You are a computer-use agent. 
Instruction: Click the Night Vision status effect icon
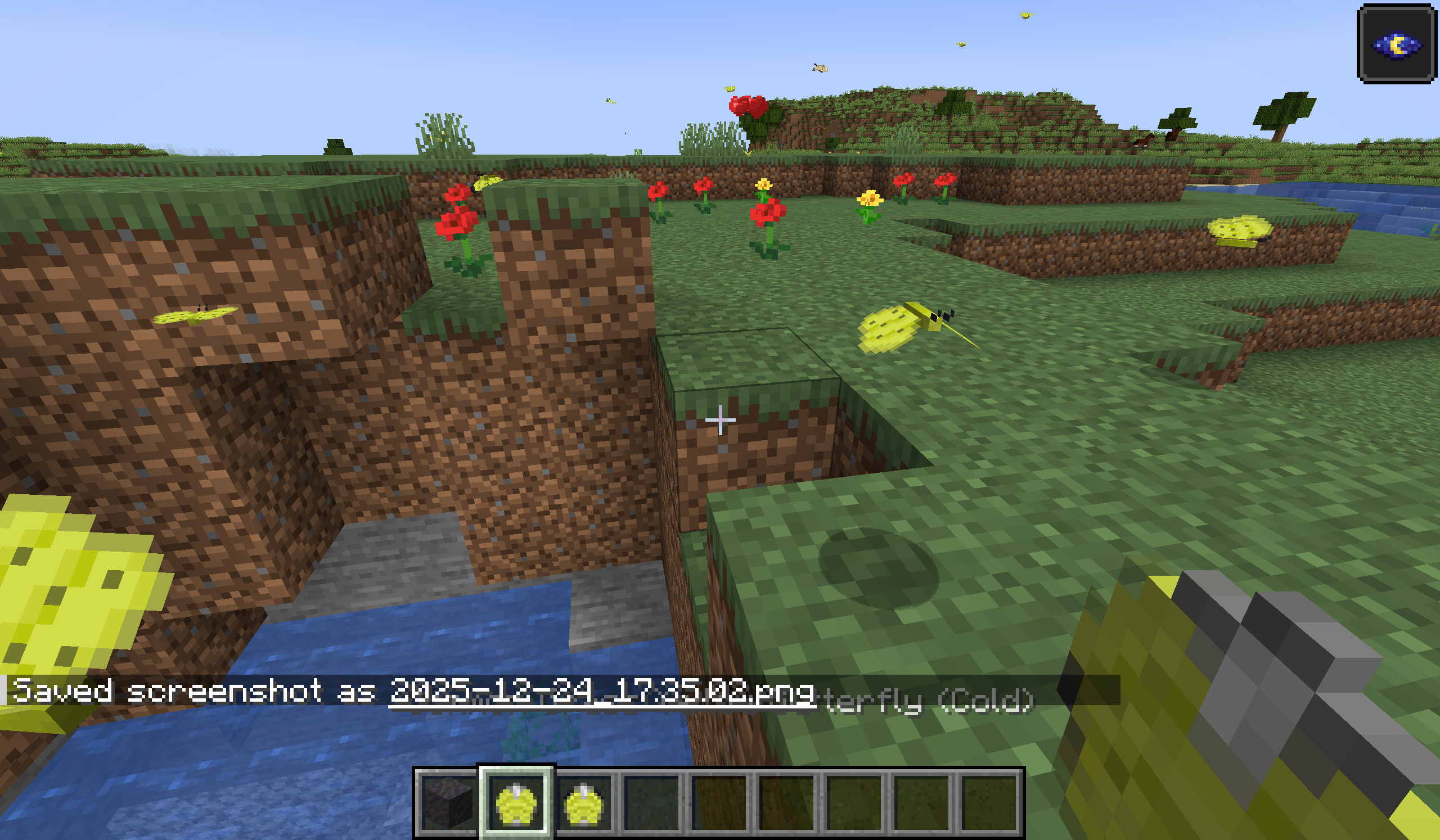pyautogui.click(x=1396, y=44)
